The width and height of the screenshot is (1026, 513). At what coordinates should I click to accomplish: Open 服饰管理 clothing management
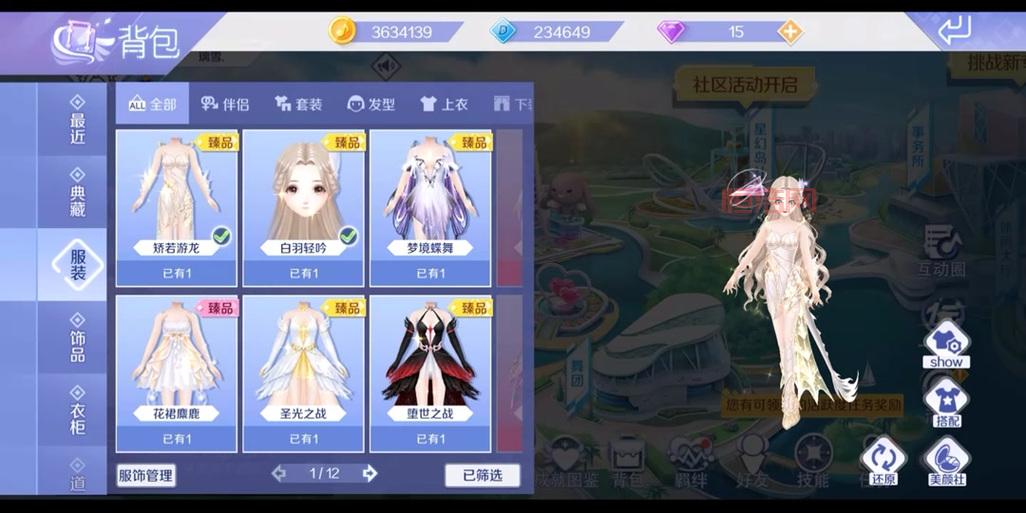point(146,475)
